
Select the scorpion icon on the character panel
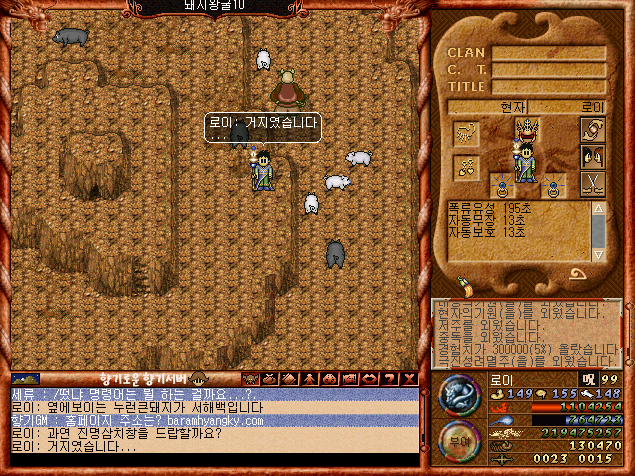[x=467, y=133]
